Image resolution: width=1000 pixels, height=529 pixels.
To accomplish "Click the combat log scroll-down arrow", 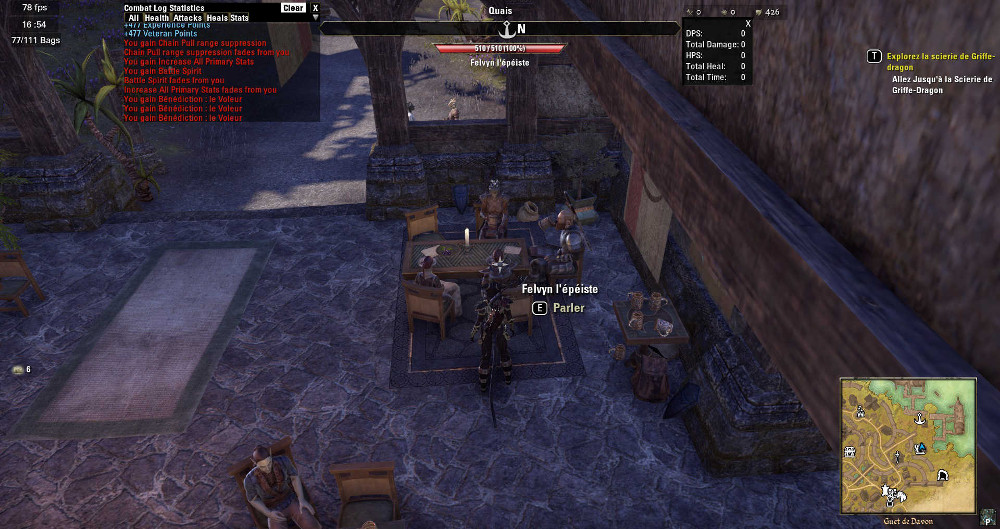I will click(315, 18).
